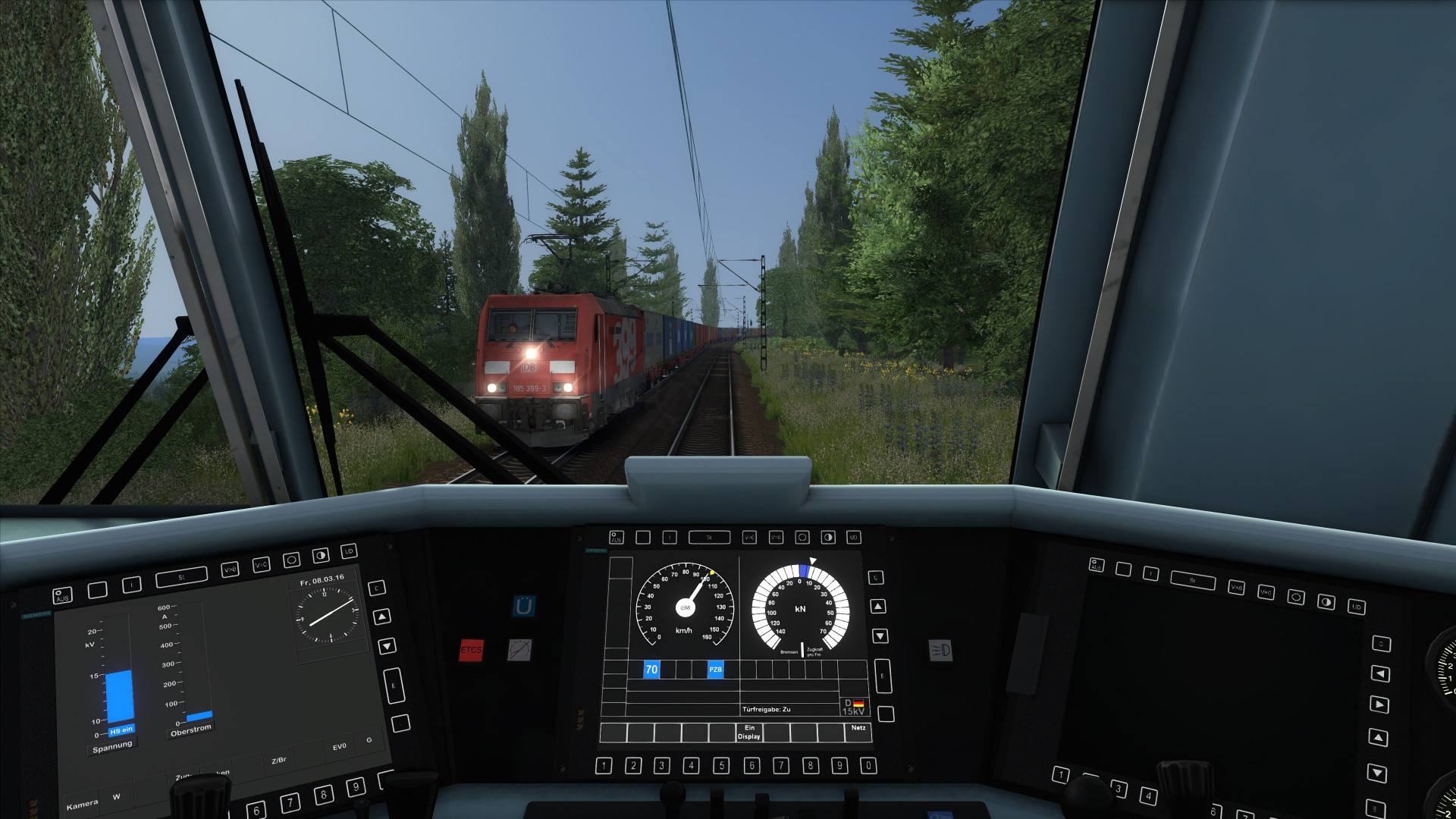The width and height of the screenshot is (1456, 819).
Task: Click the E key beside the center display
Action: tap(883, 676)
